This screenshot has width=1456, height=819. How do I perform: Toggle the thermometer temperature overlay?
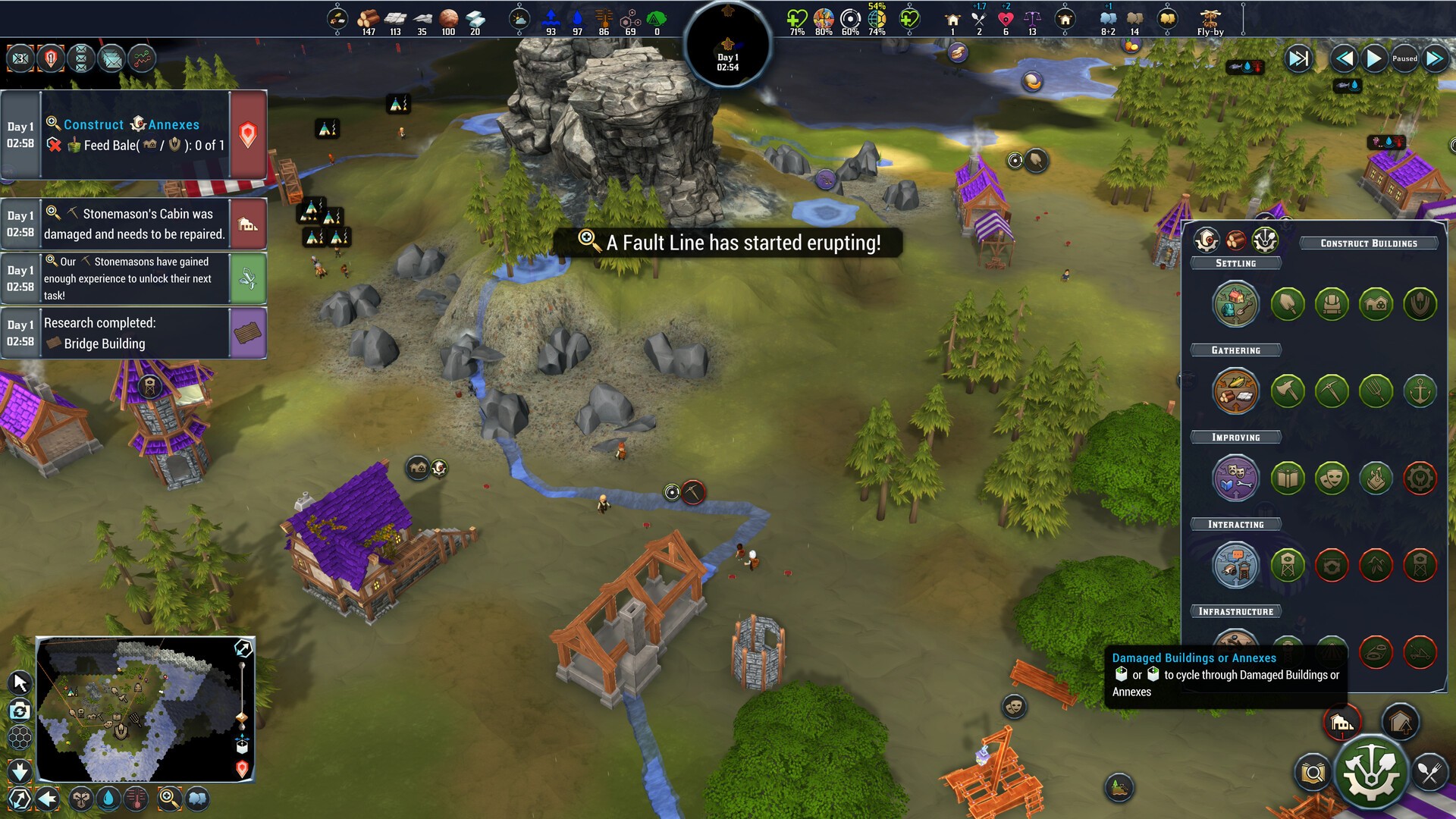pyautogui.click(x=136, y=799)
